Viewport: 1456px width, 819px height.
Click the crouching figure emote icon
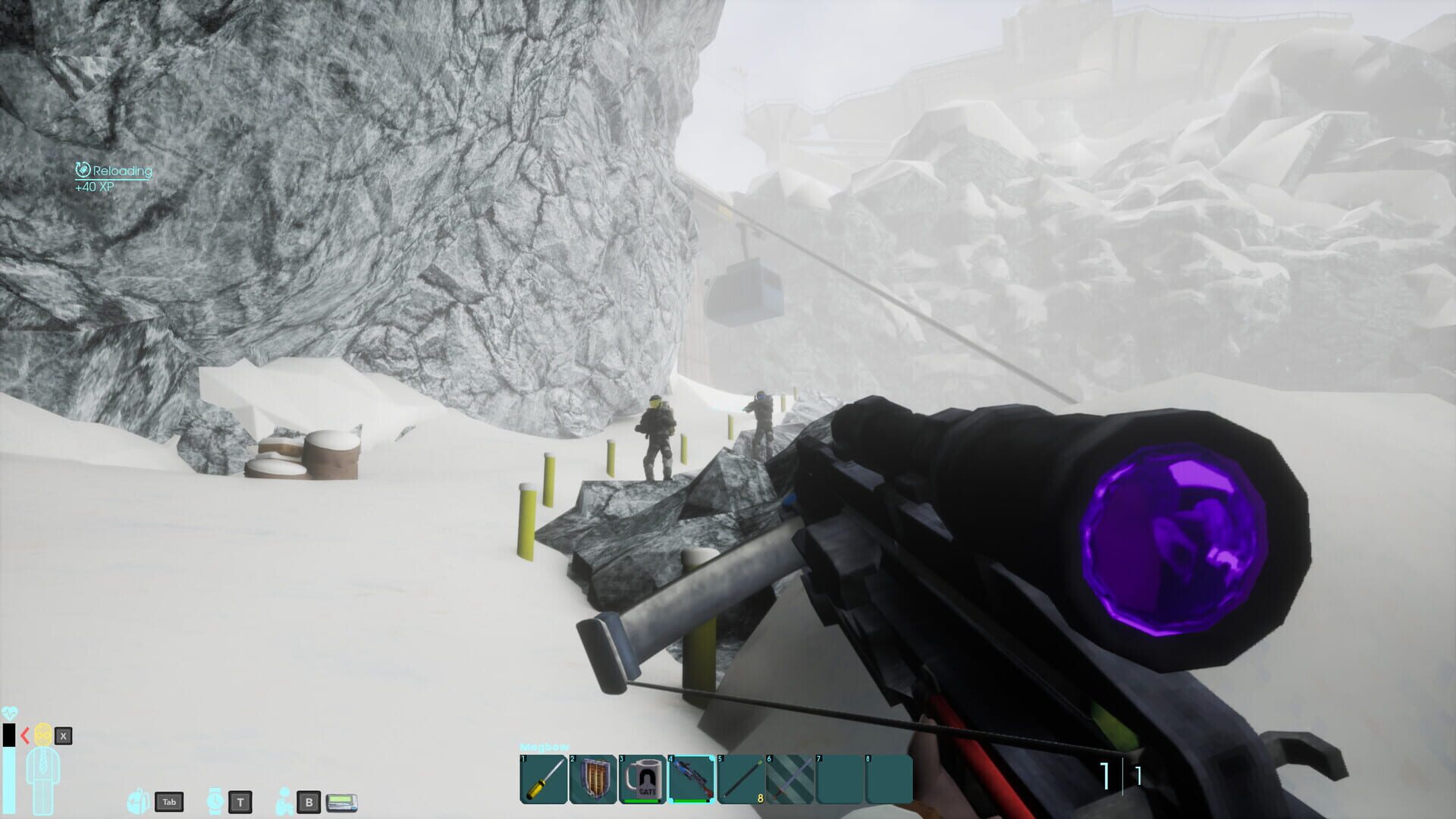(x=284, y=802)
